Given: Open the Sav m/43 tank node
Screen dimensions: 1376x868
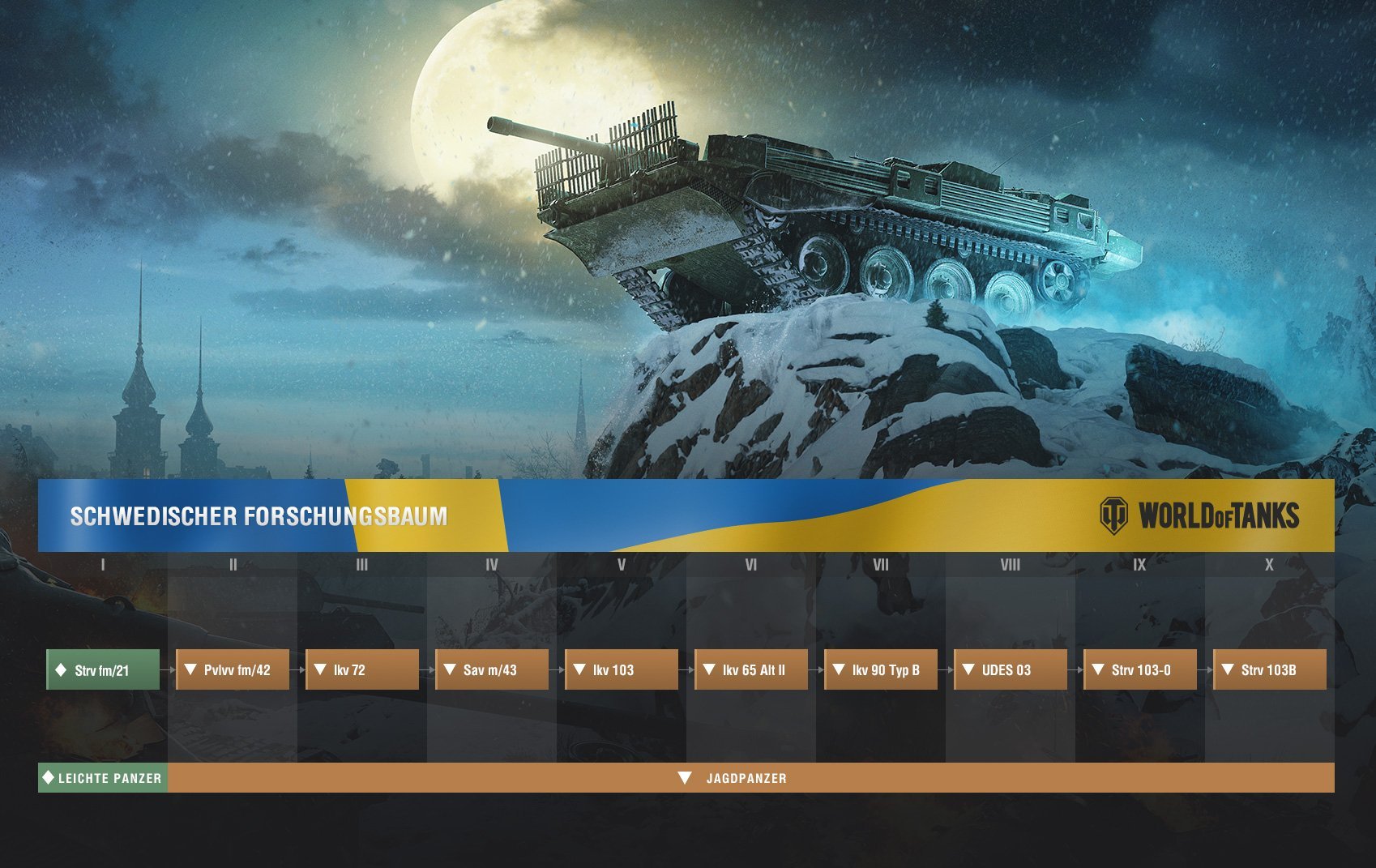Looking at the screenshot, I should click(x=492, y=670).
